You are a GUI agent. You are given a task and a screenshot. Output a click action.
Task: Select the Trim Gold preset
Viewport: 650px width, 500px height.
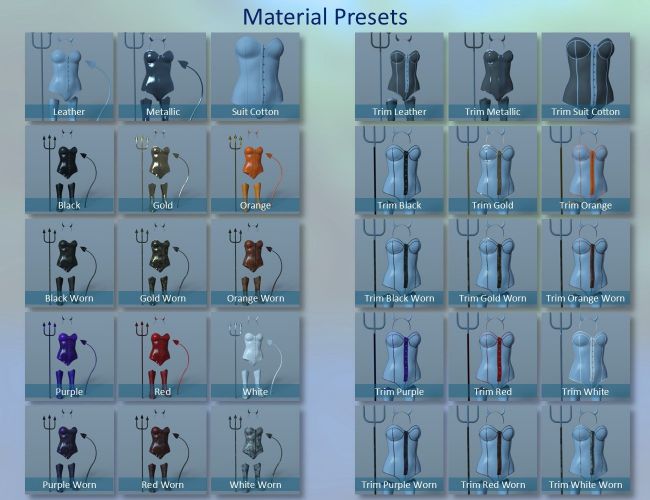[x=491, y=170]
